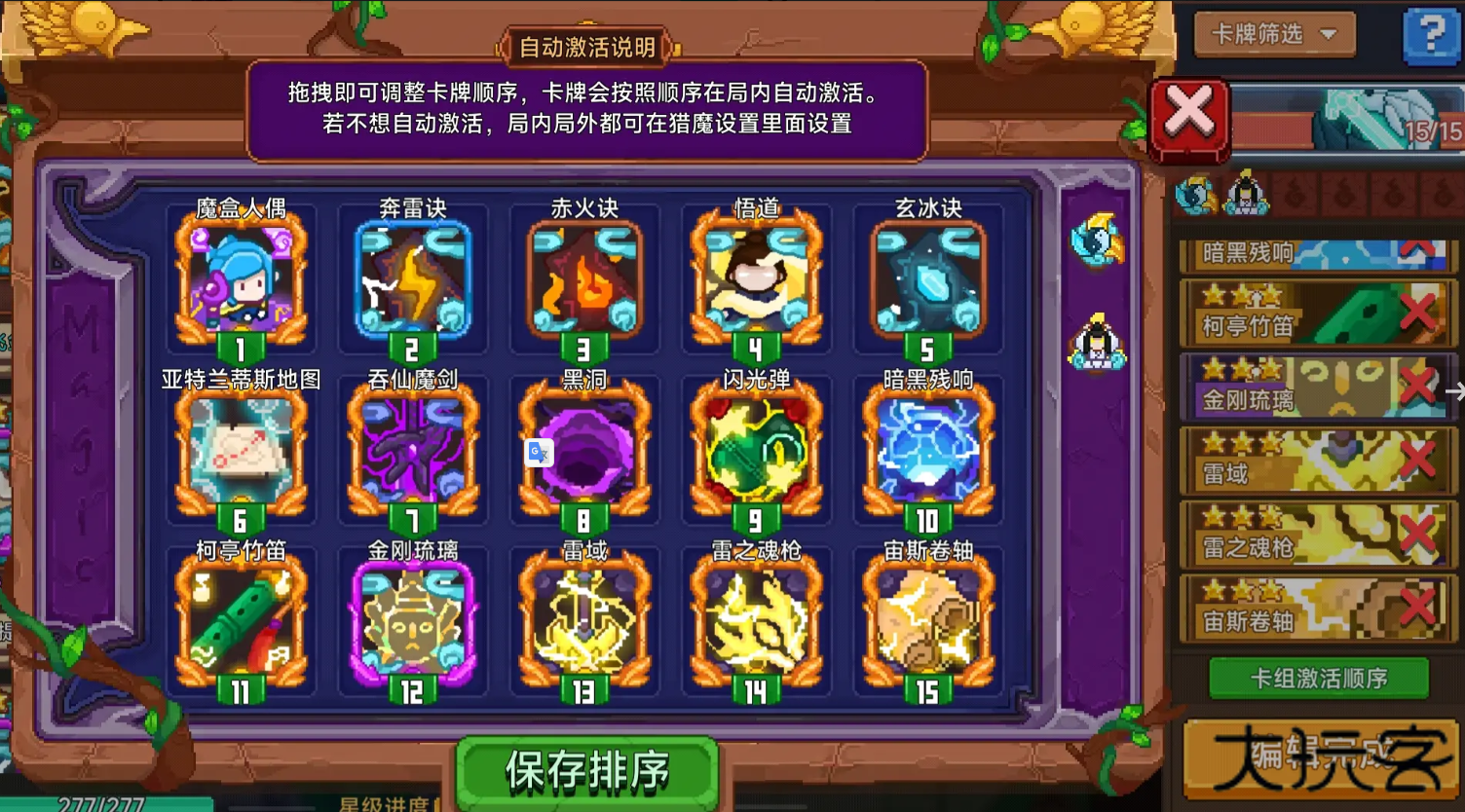Select the 黑洞 black hole card
This screenshot has height=812, width=1465.
point(584,453)
